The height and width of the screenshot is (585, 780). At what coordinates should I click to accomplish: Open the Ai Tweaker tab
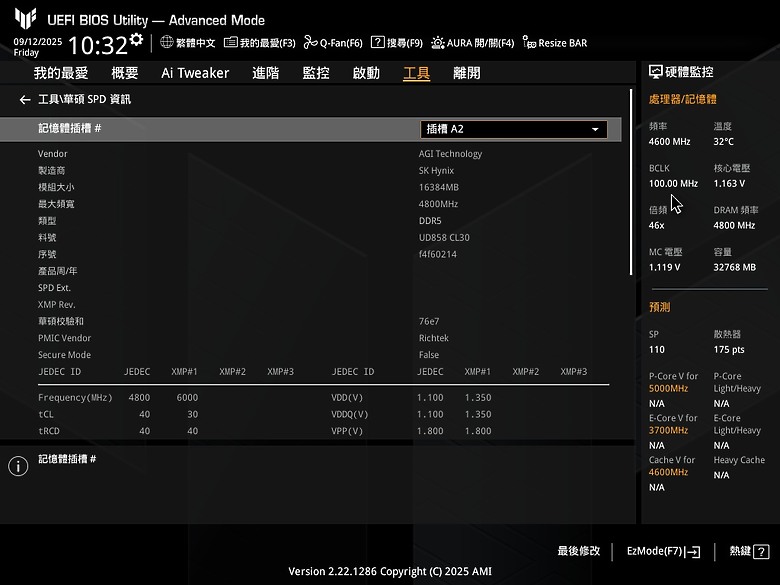[195, 73]
